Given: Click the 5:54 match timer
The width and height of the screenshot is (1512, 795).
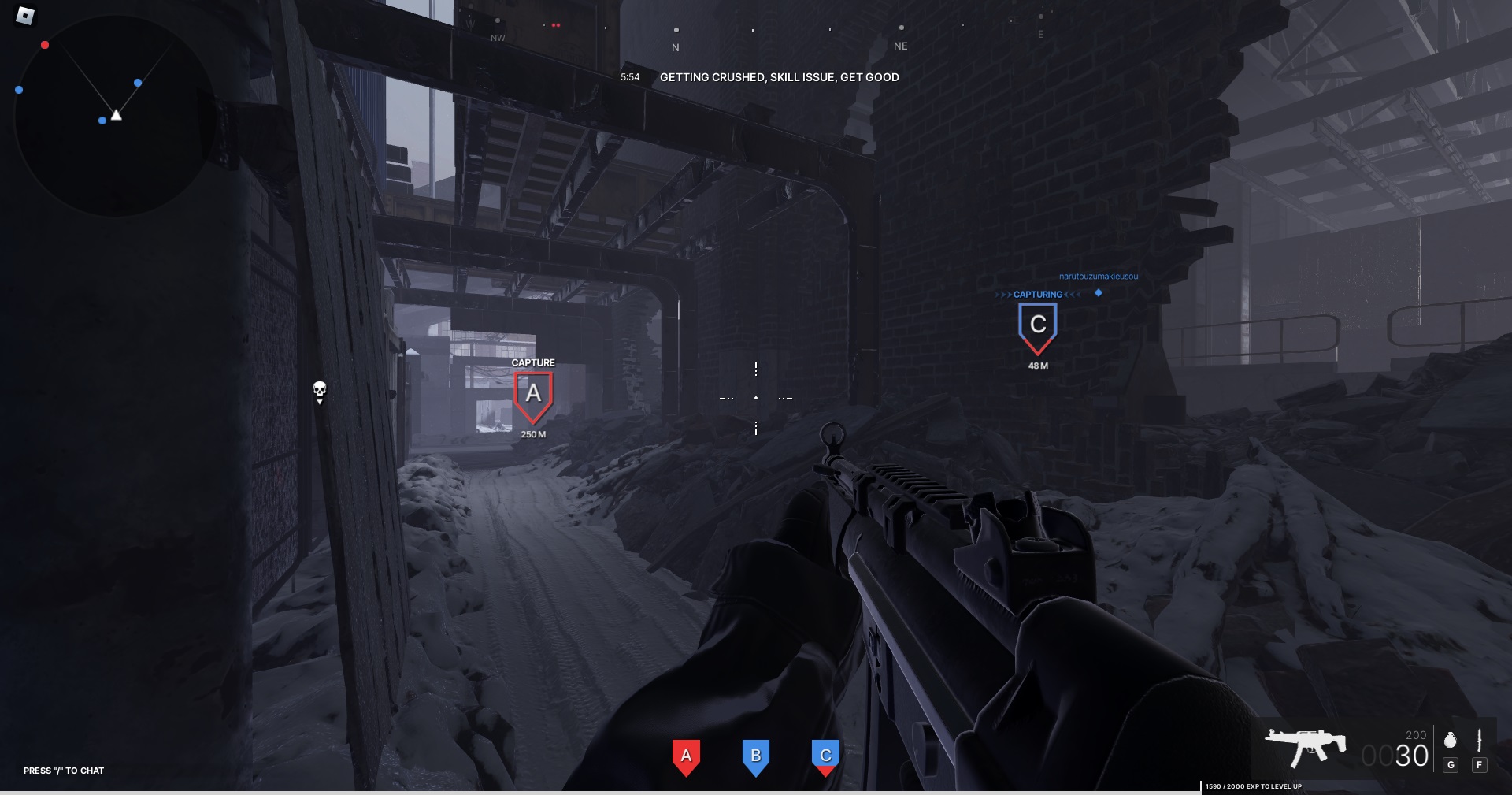Looking at the screenshot, I should click(630, 77).
